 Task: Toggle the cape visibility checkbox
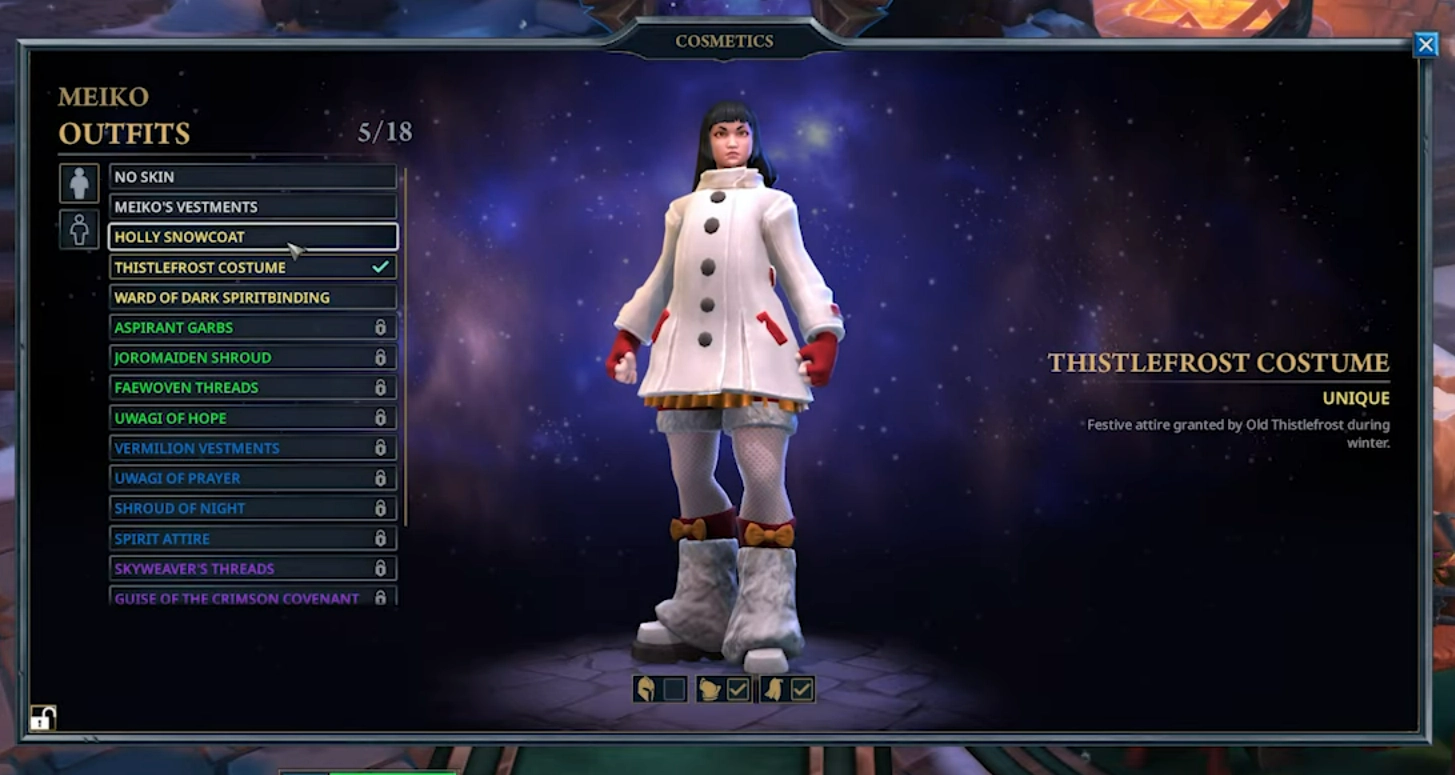click(801, 689)
